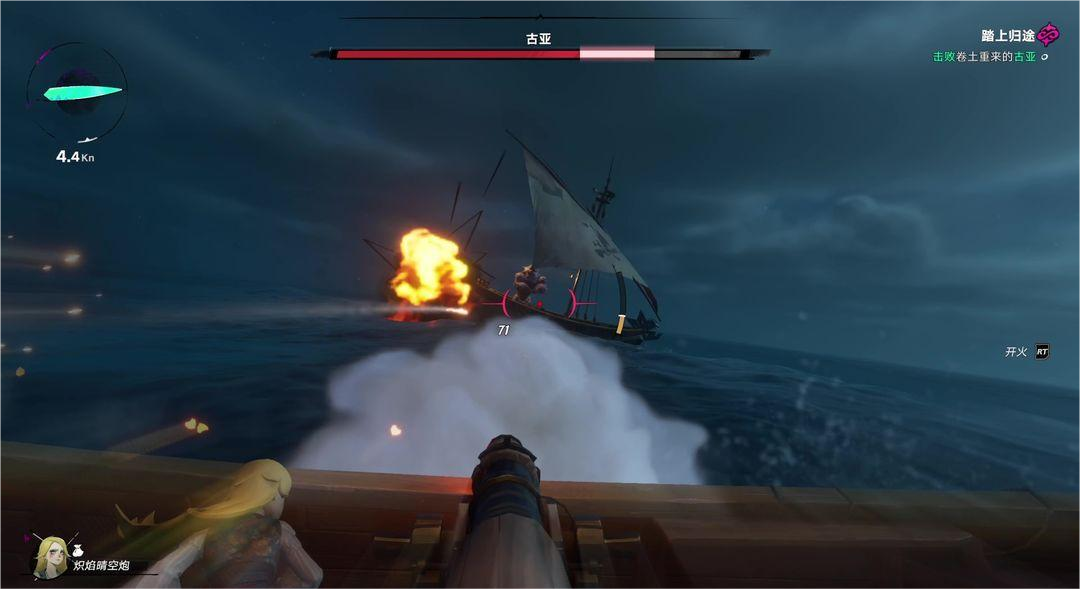This screenshot has width=1080, height=589.
Task: Open the circular compass minimap
Action: point(76,93)
